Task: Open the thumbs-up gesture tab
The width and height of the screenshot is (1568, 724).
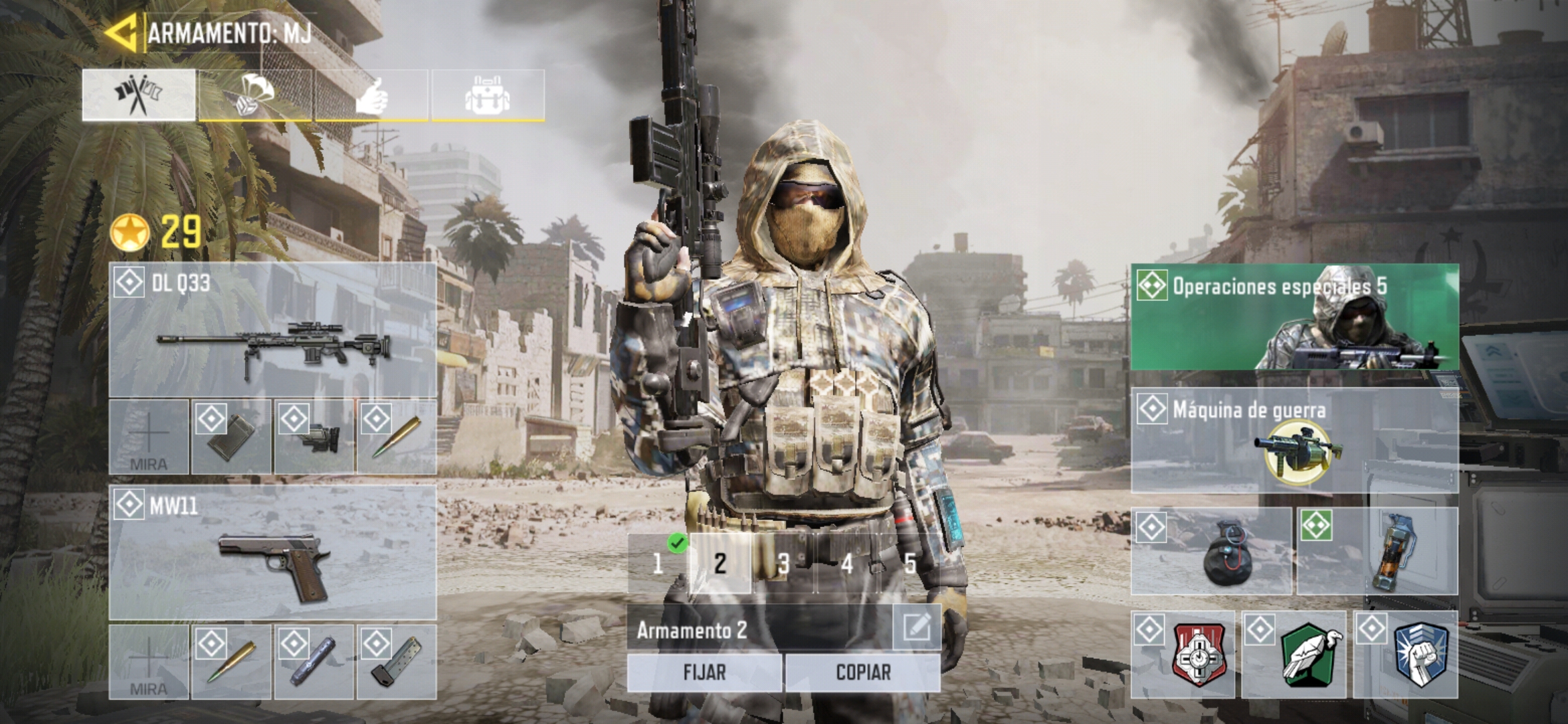Action: (x=371, y=95)
